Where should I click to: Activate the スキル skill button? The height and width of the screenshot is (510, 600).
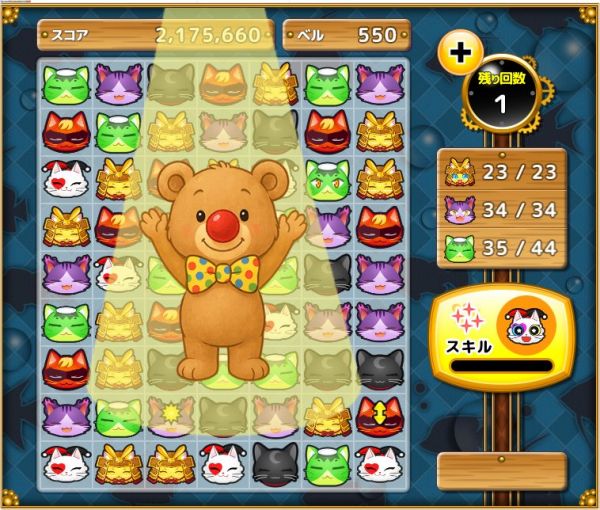(x=501, y=338)
